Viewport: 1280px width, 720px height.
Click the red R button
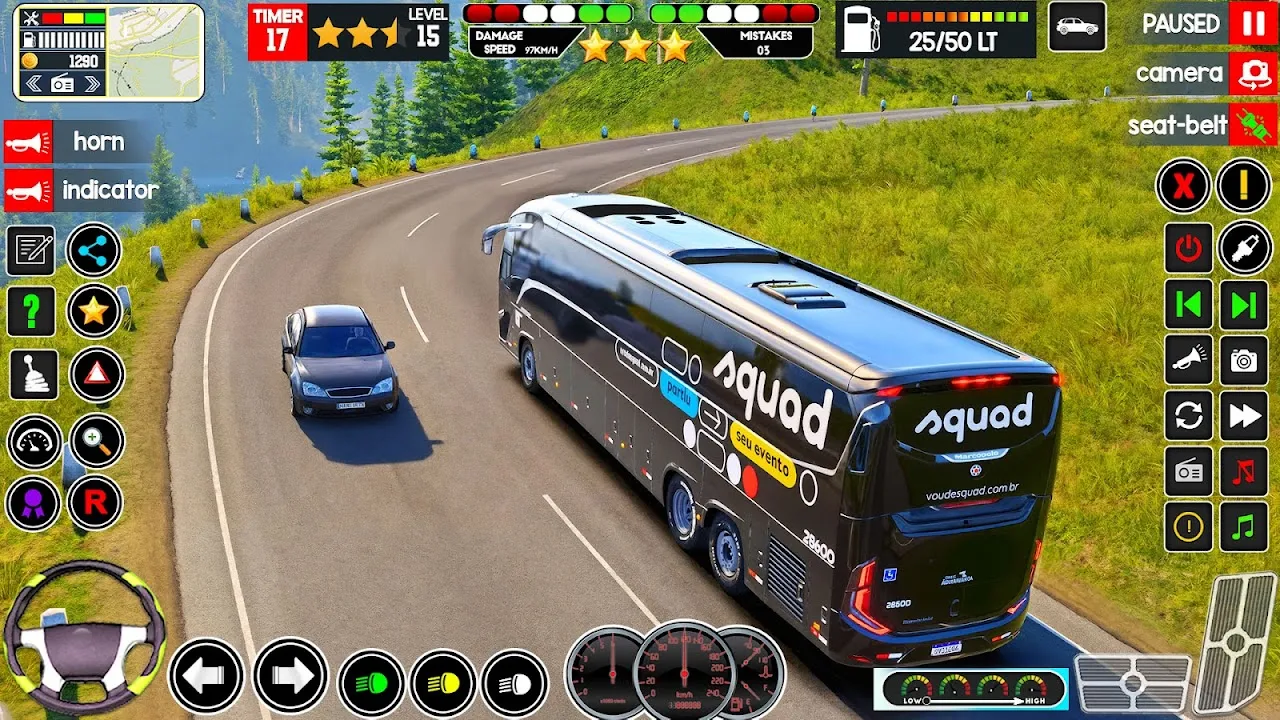(x=95, y=503)
